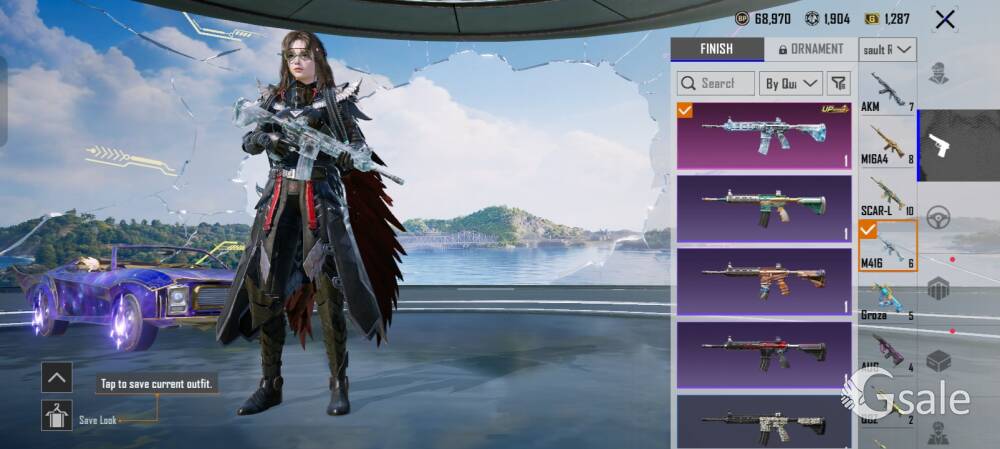
Task: Type in the finish search box
Action: (x=716, y=83)
